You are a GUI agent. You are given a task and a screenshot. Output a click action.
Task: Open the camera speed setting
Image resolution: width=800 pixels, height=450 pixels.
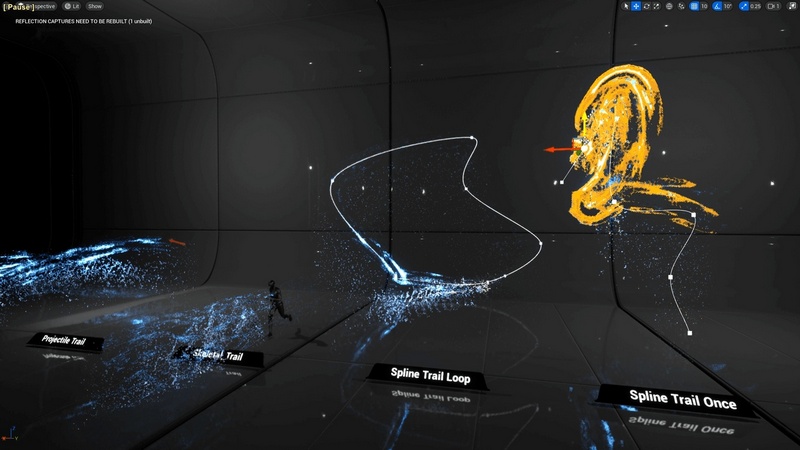coord(772,6)
